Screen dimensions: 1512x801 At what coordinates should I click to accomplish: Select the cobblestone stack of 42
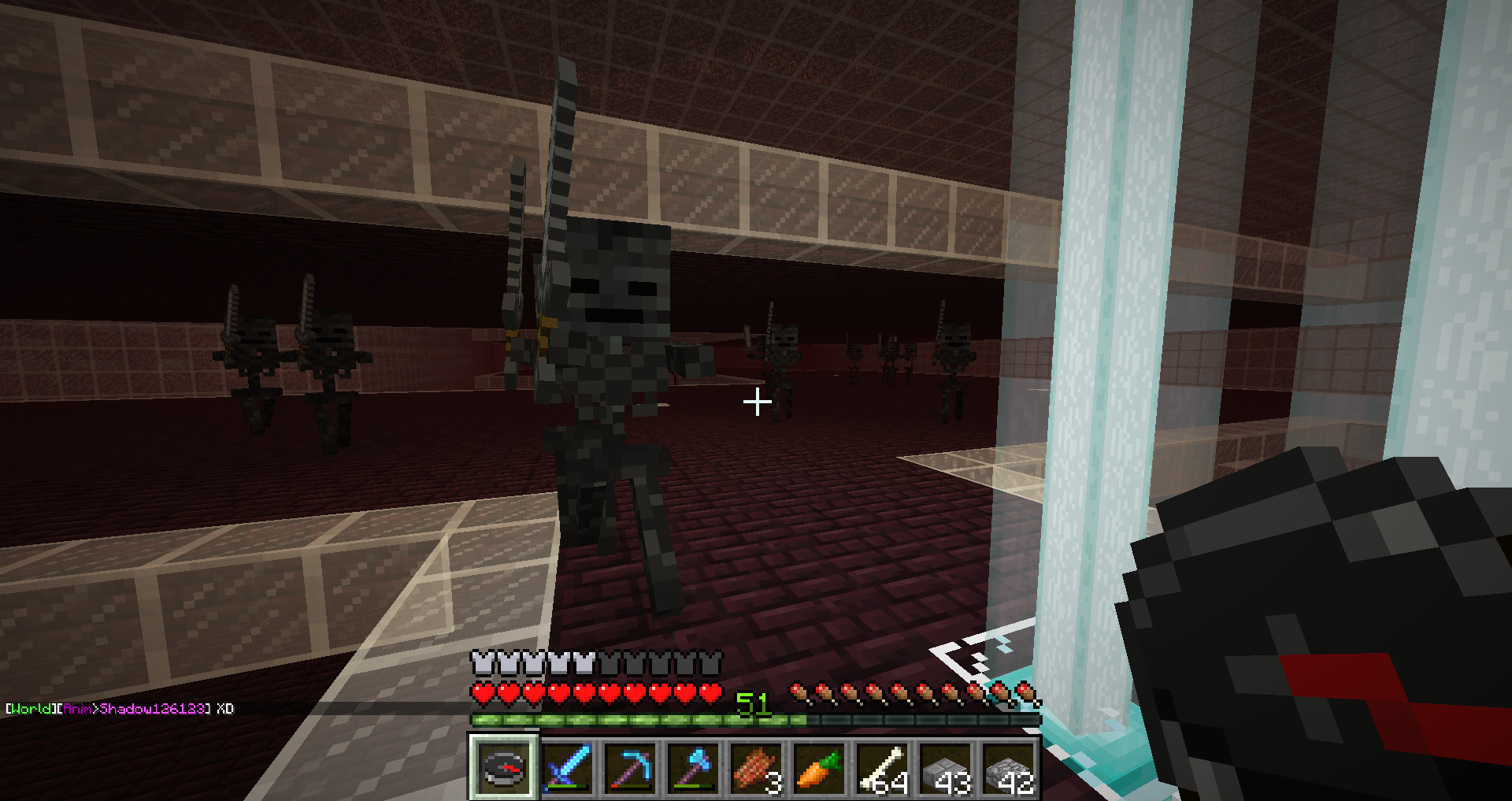click(1008, 766)
